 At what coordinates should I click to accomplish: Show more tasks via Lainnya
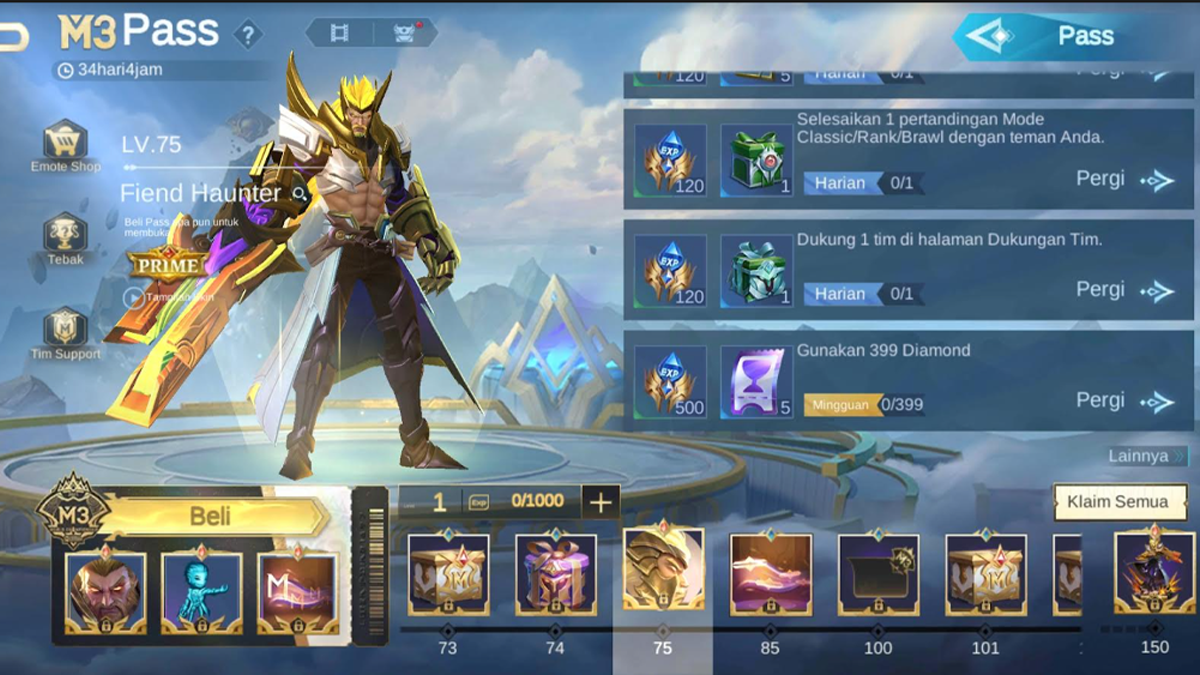pos(1146,456)
